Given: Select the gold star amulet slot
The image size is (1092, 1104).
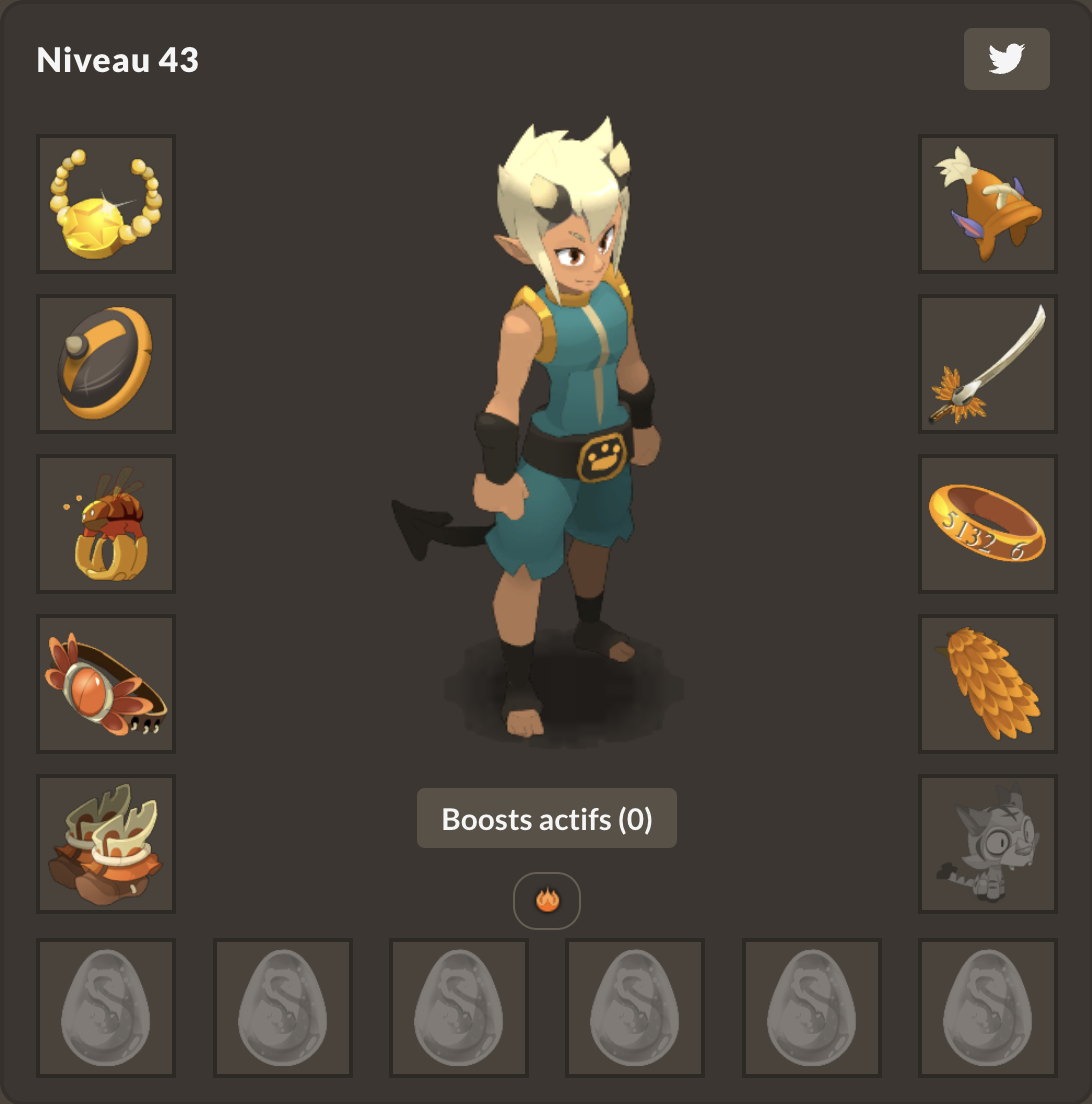Looking at the screenshot, I should [106, 204].
